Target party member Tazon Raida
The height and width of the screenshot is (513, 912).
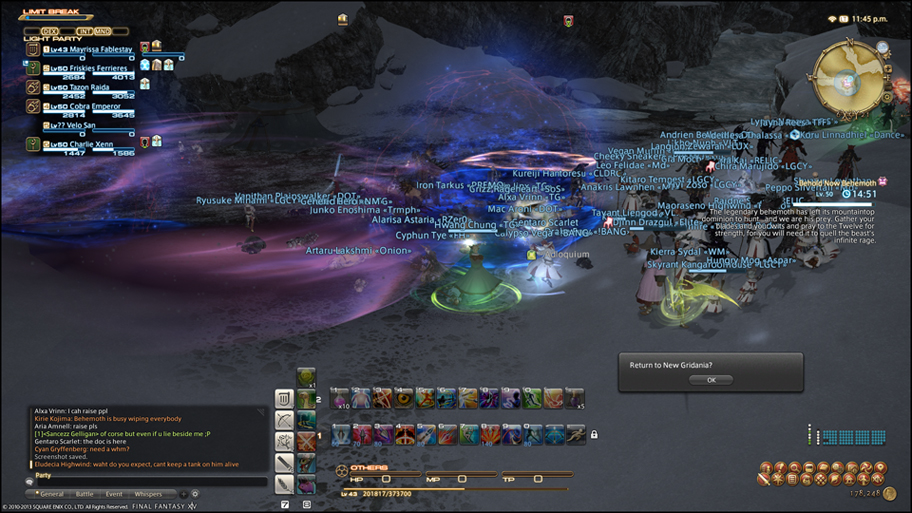point(80,87)
